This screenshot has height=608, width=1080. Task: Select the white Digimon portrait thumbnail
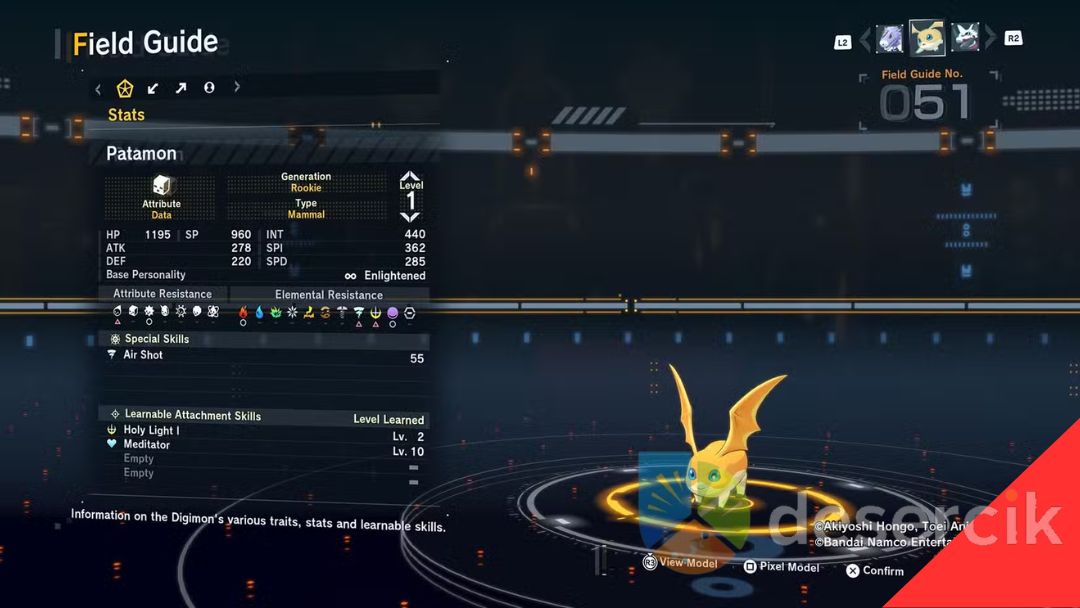coord(965,39)
